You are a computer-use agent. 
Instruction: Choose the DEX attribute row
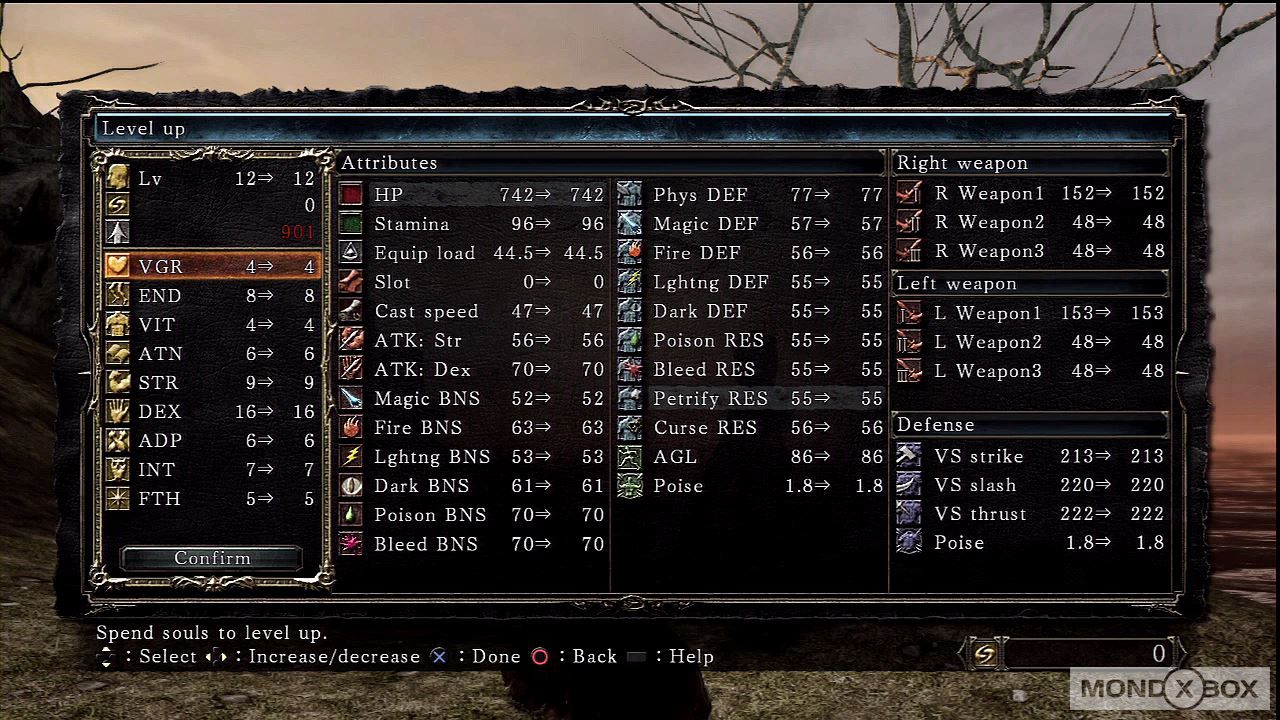[212, 412]
